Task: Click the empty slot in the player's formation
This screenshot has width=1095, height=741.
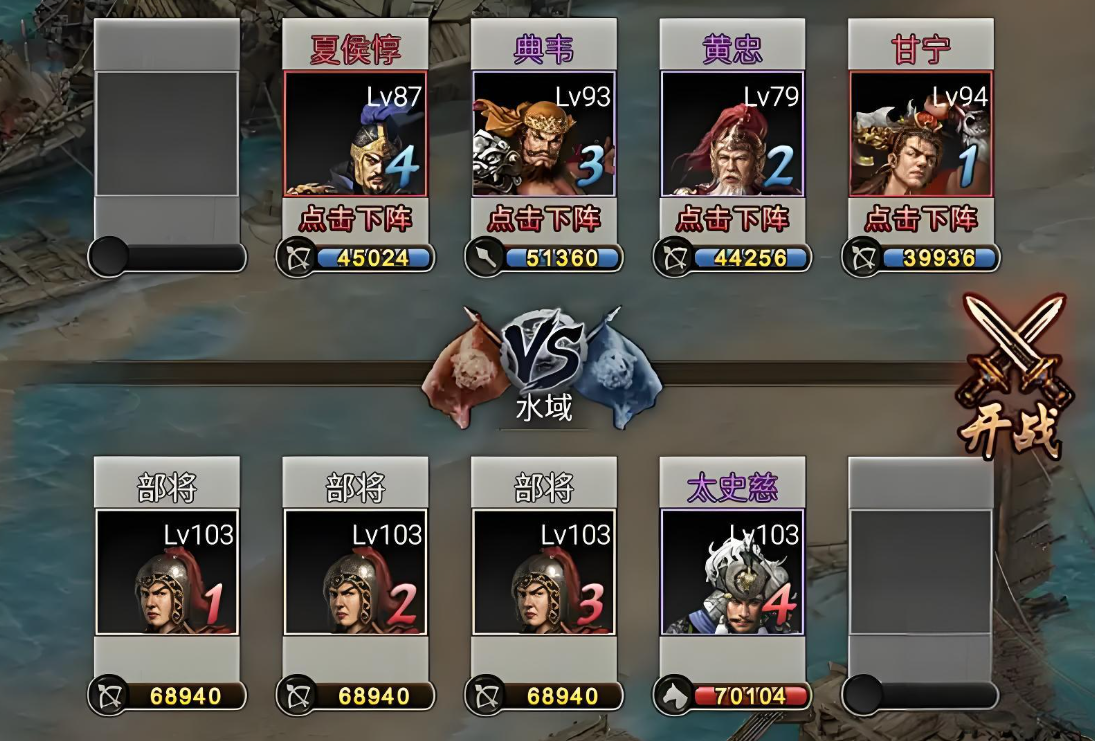Action: coord(167,133)
